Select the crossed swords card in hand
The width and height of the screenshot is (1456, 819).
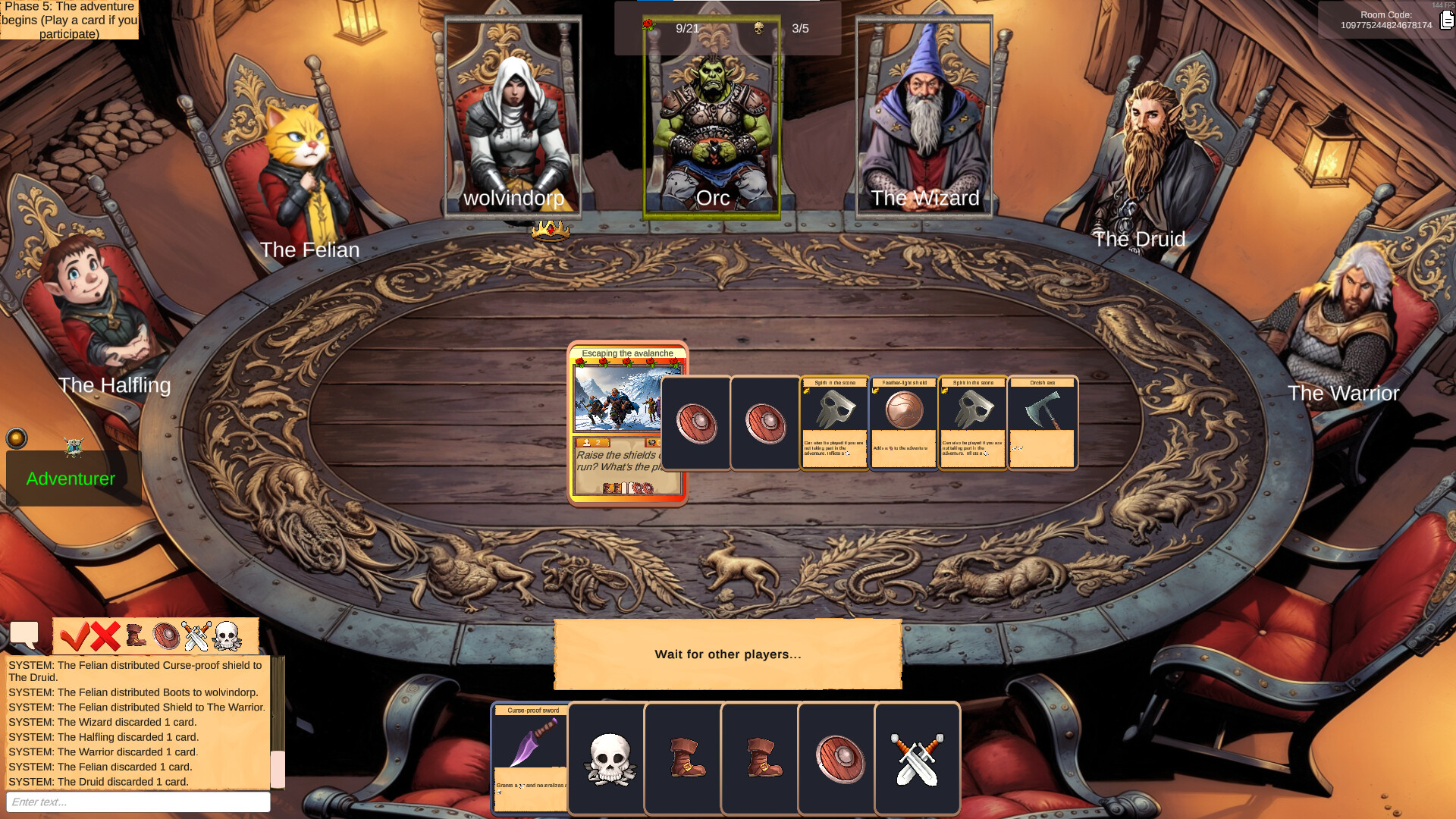tap(918, 758)
